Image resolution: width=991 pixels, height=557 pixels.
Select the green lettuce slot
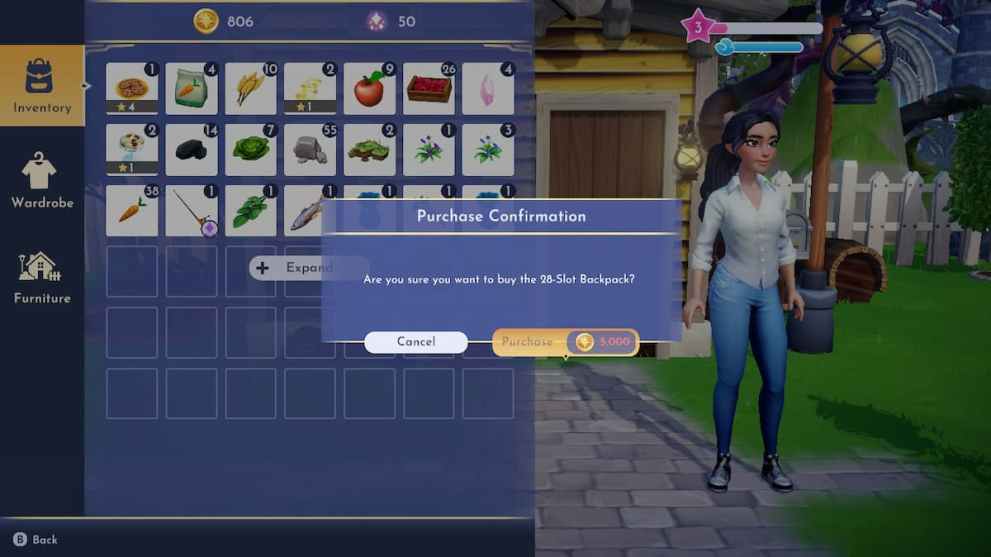coord(250,150)
